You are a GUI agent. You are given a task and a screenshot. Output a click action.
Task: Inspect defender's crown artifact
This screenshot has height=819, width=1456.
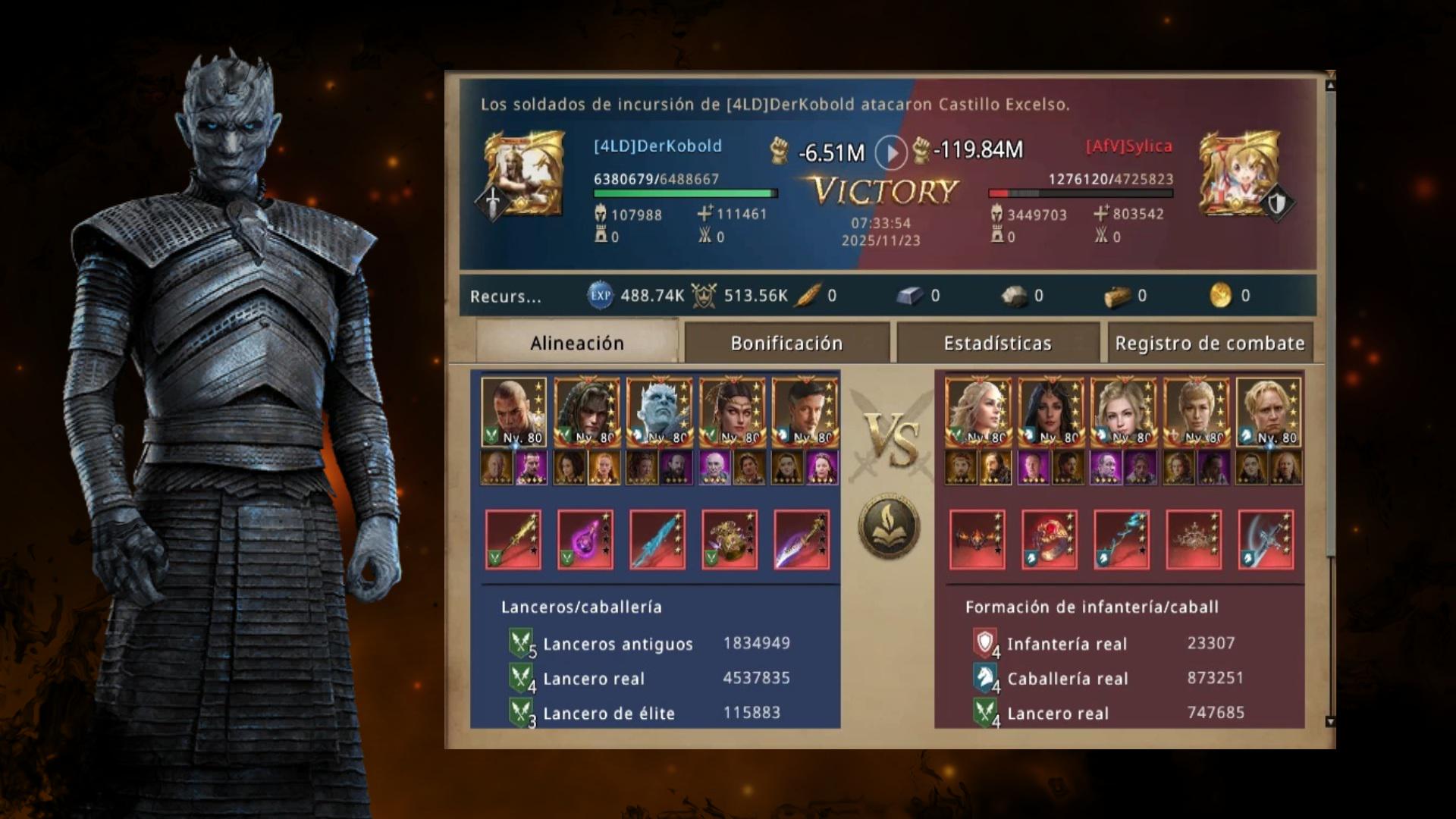1194,539
